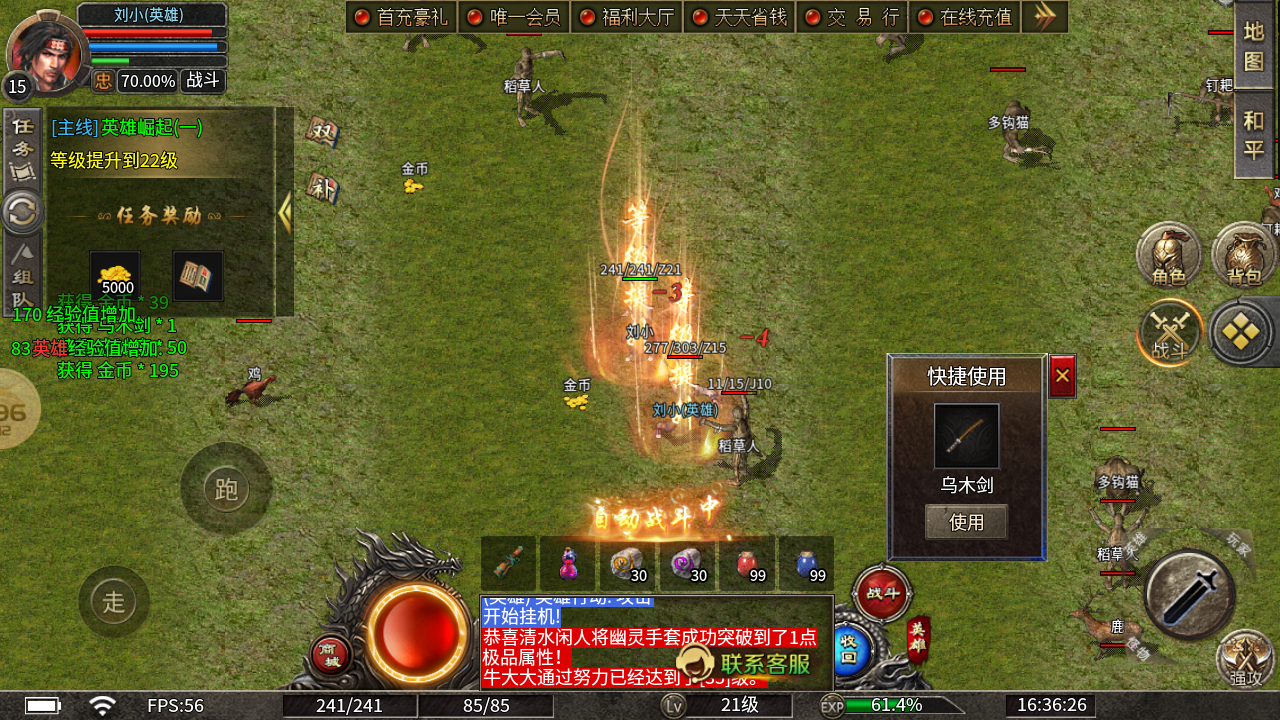Open the 角色 character icon

click(1170, 258)
